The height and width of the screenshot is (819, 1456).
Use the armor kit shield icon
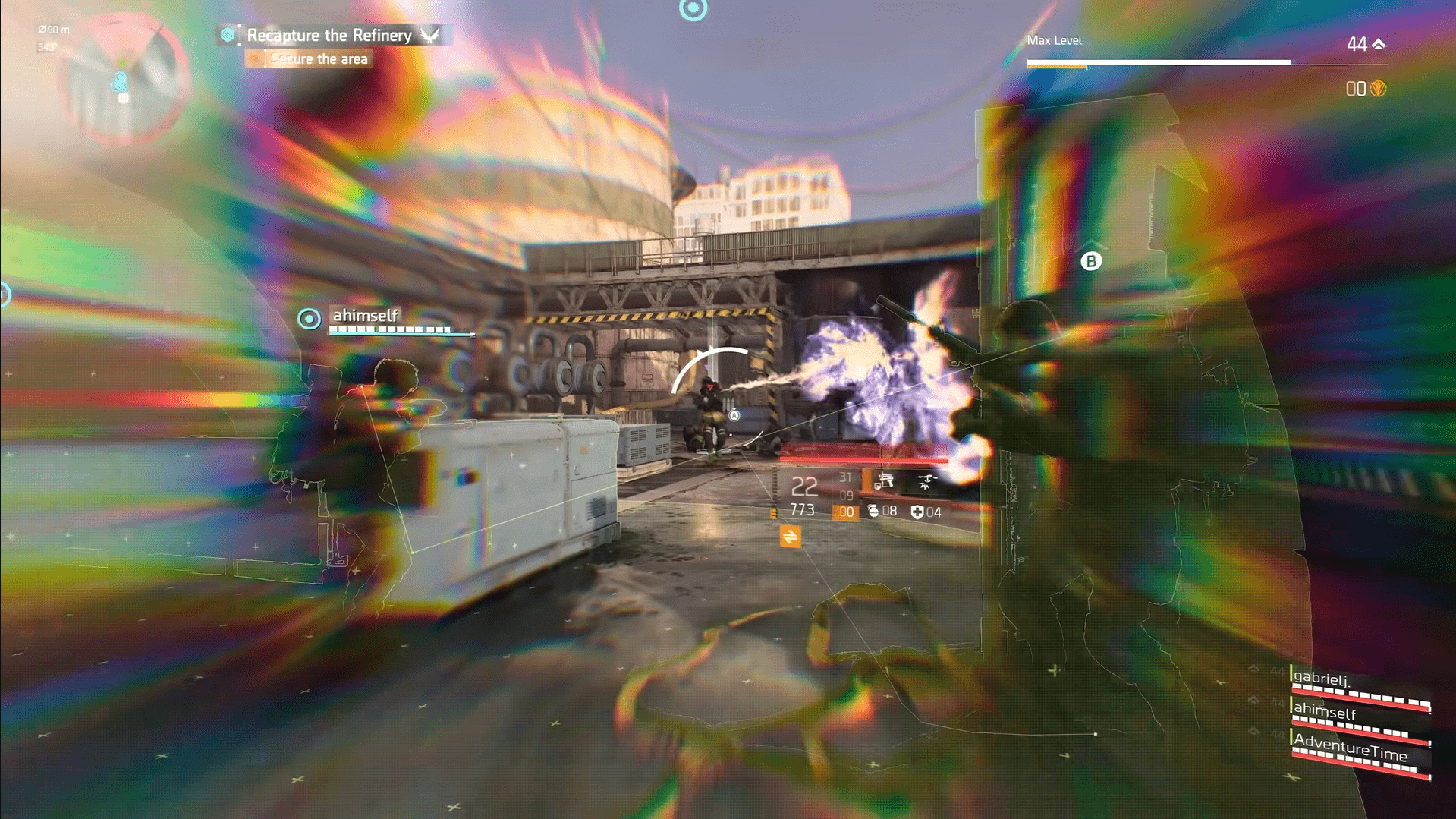pyautogui.click(x=917, y=512)
